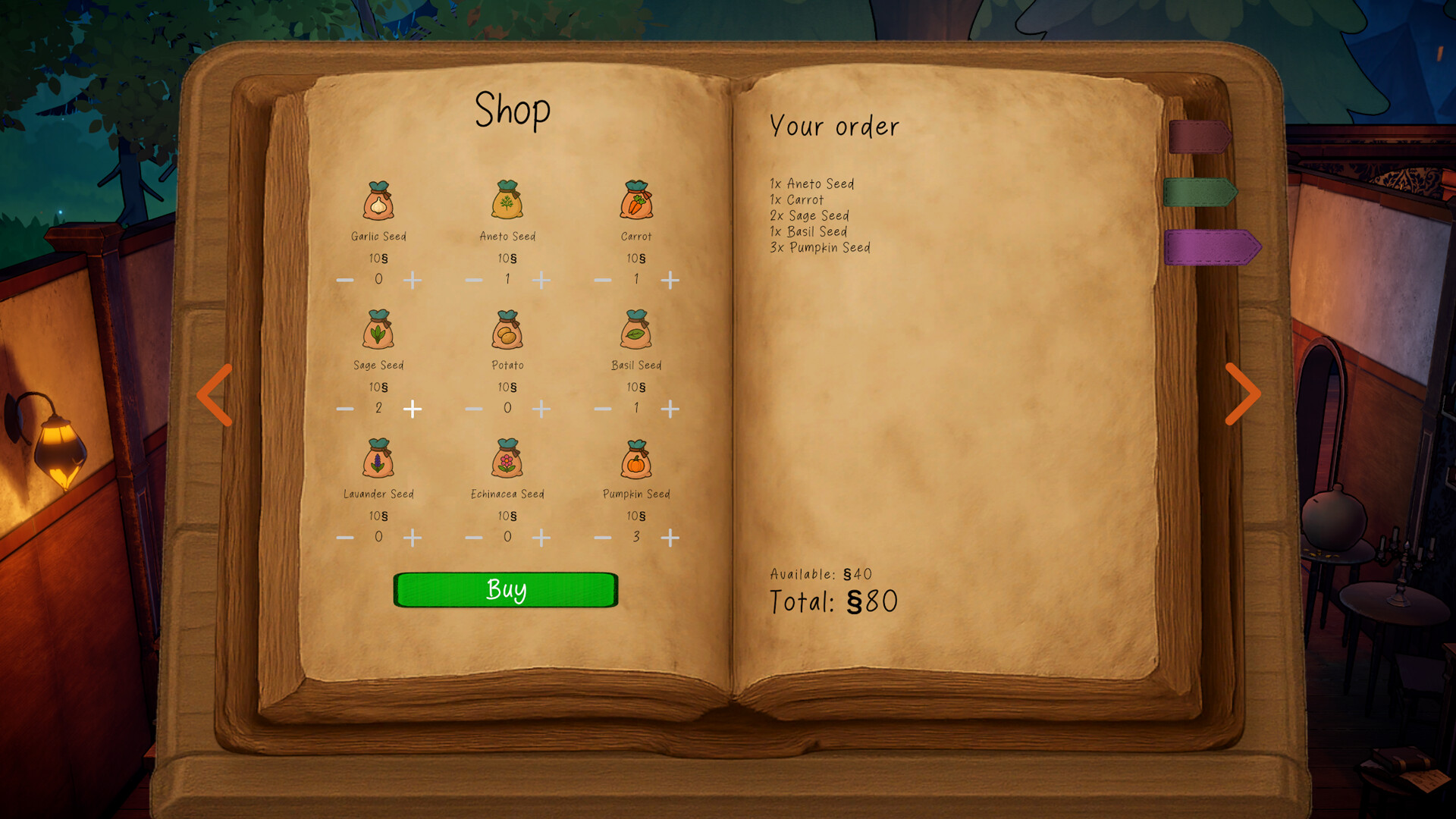Select the Echinacea Seed bag icon
Image resolution: width=1456 pixels, height=819 pixels.
point(507,458)
